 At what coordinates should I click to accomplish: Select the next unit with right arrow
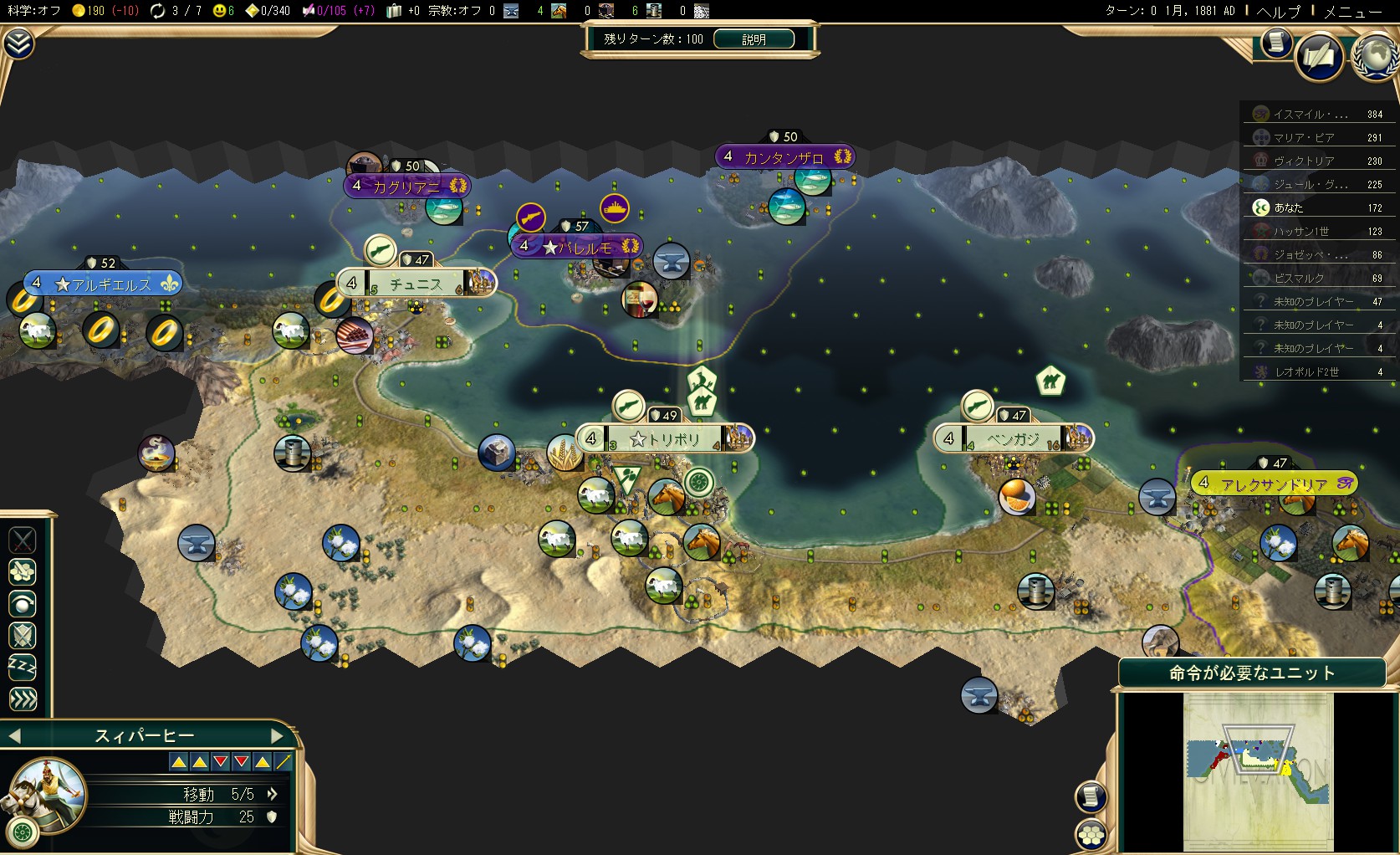278,736
